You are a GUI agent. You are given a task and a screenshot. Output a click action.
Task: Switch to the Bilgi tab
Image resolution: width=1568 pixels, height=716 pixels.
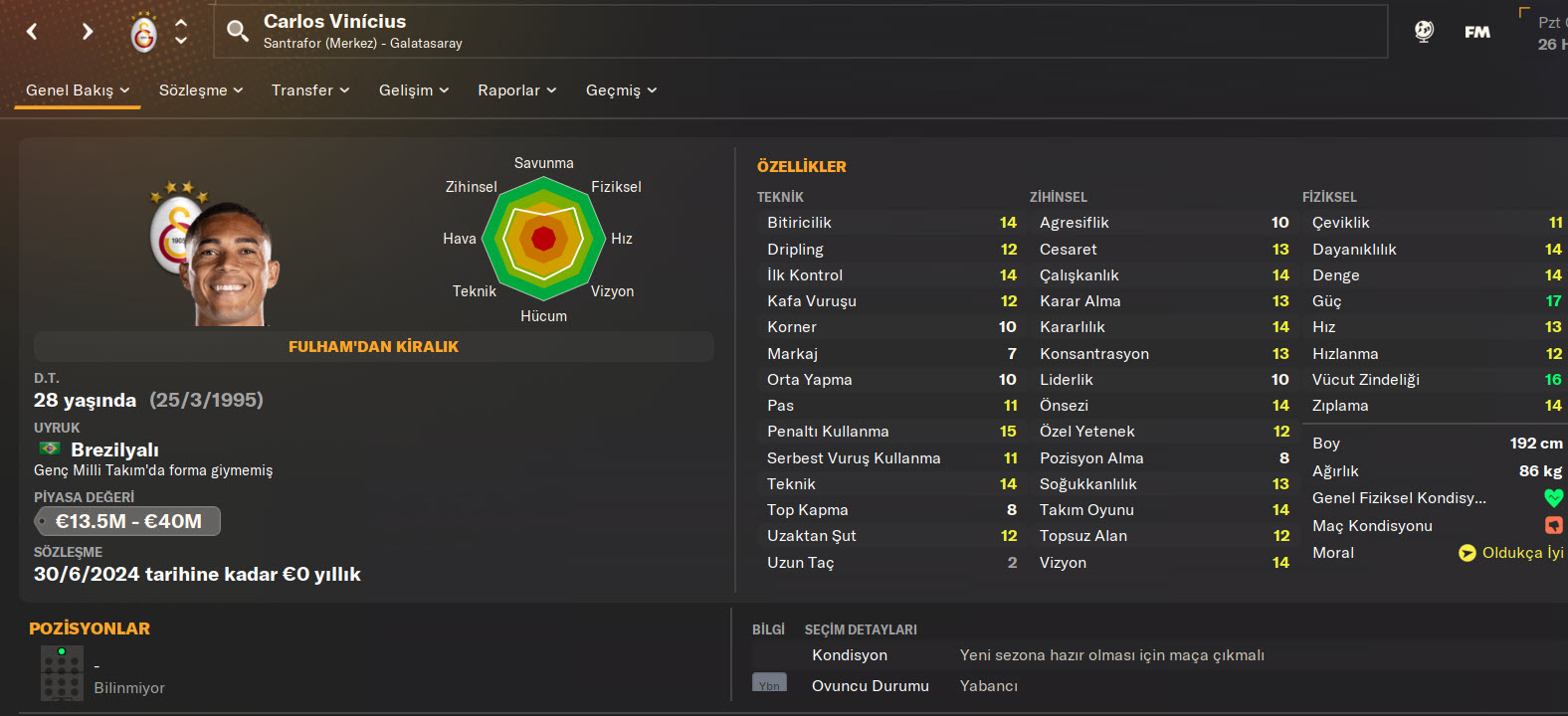pyautogui.click(x=768, y=629)
